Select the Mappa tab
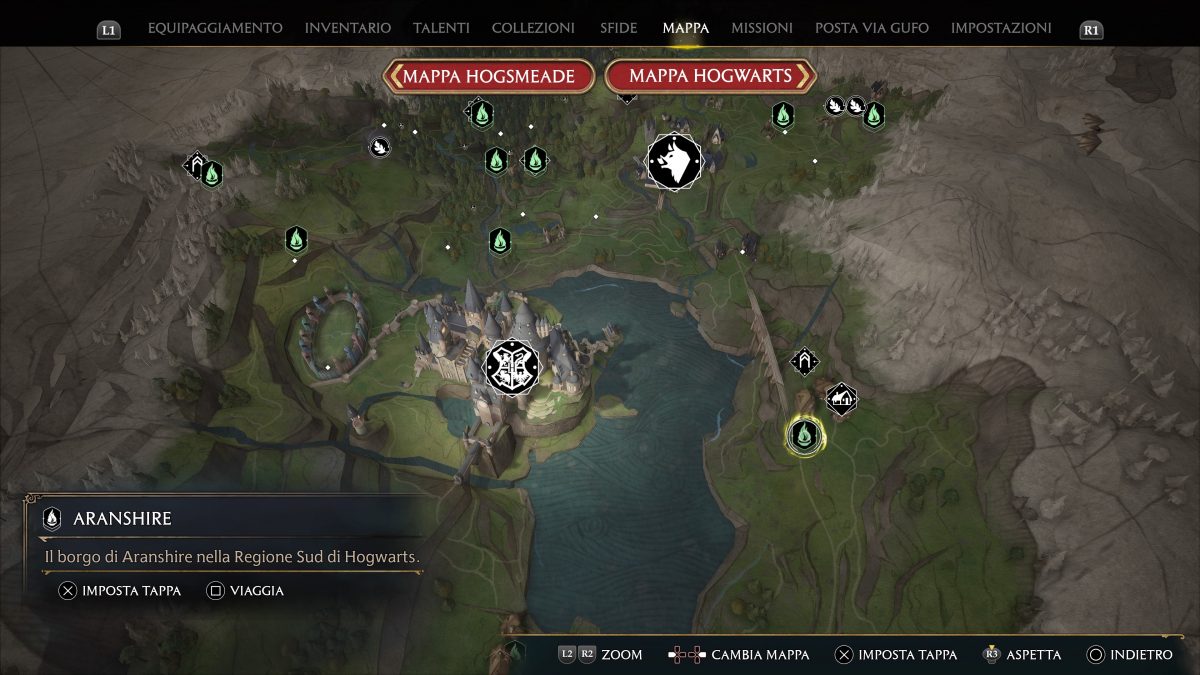The width and height of the screenshot is (1200, 675). point(685,28)
